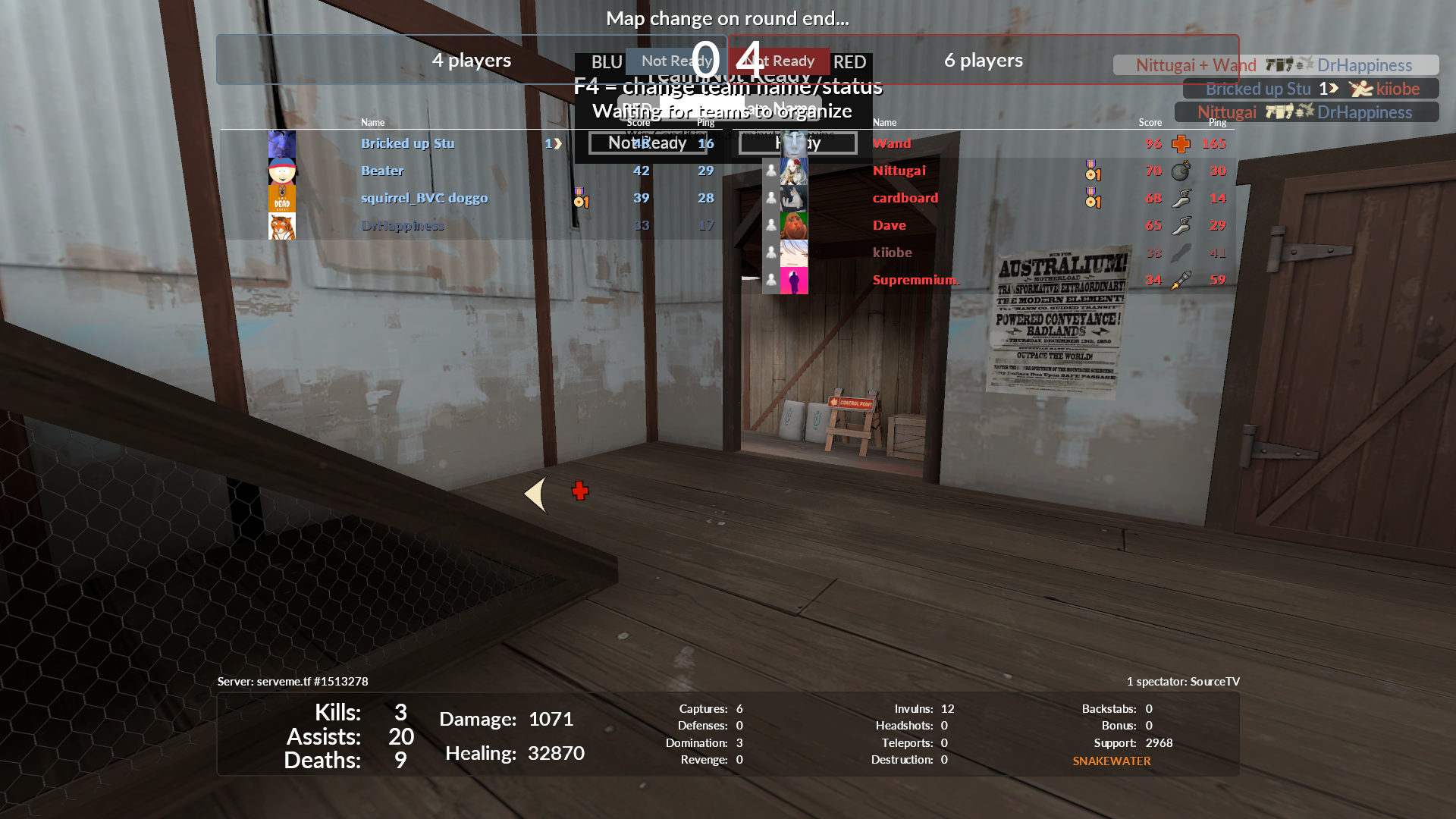Select Supremmium's scoreboard row
This screenshot has width=1456, height=819.
point(915,280)
